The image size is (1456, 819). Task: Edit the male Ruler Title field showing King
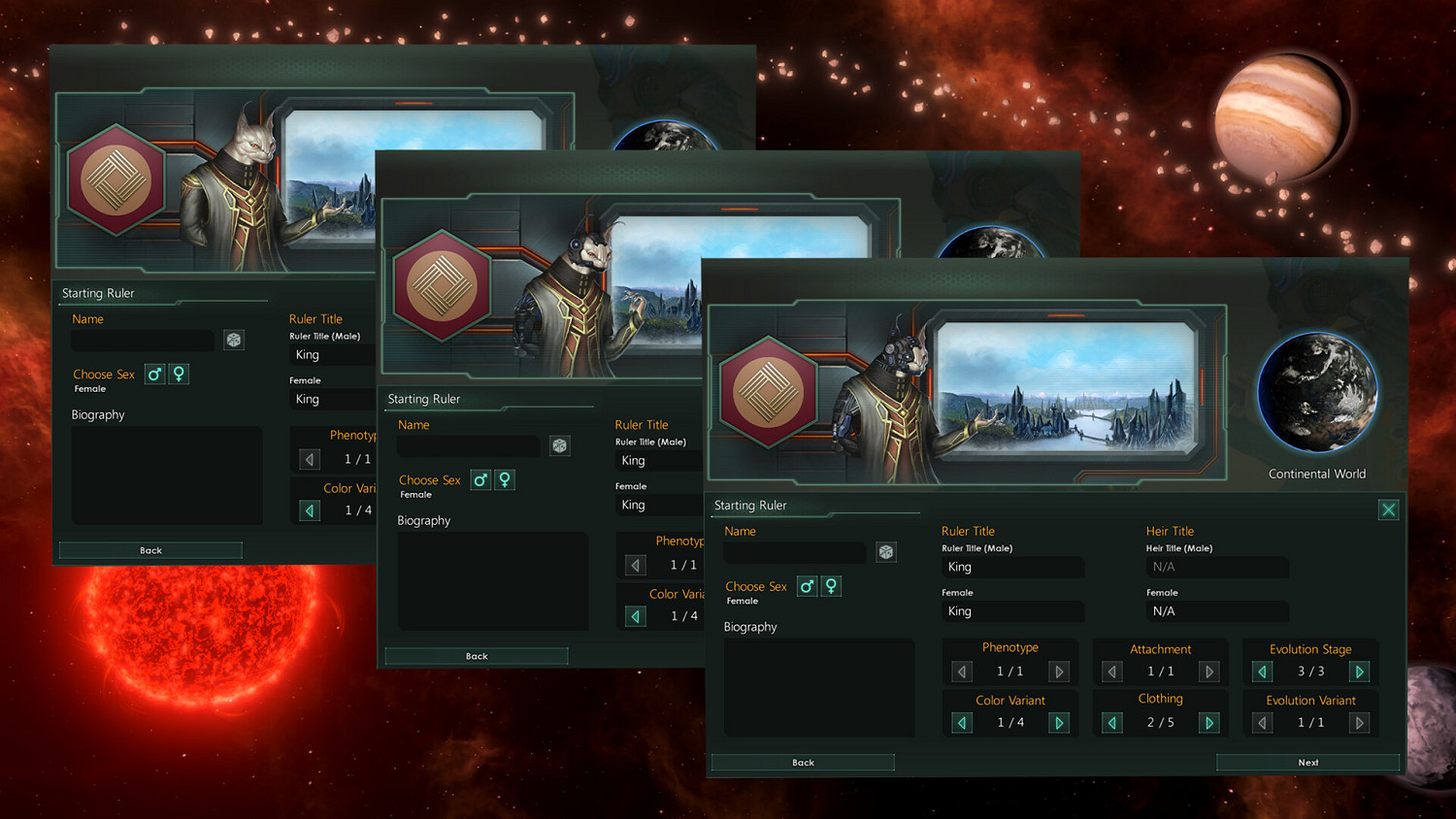pyautogui.click(x=1012, y=567)
